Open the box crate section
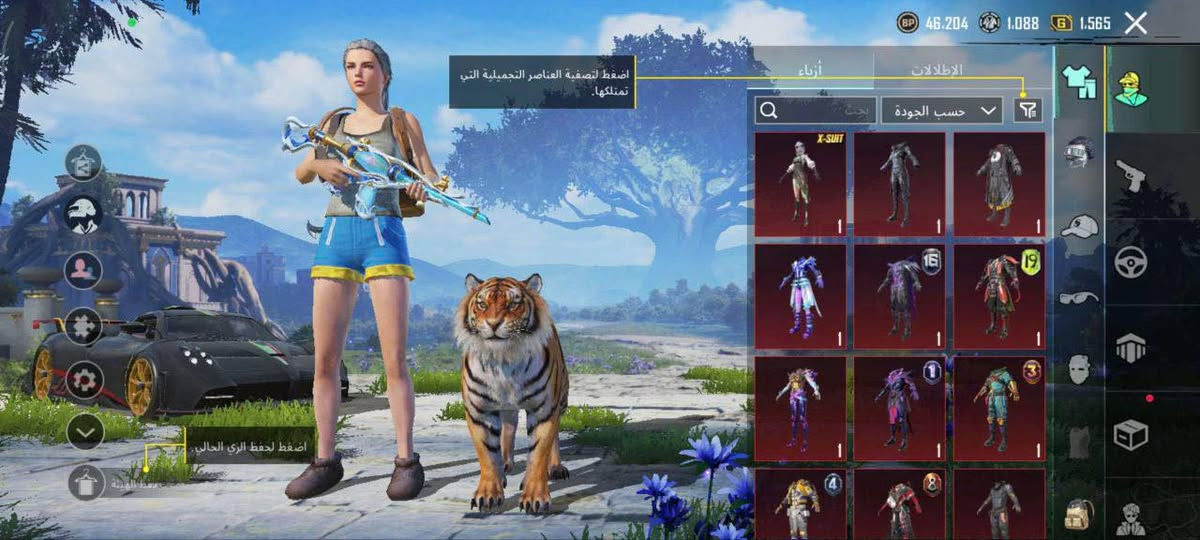The image size is (1200, 540). (x=1130, y=434)
